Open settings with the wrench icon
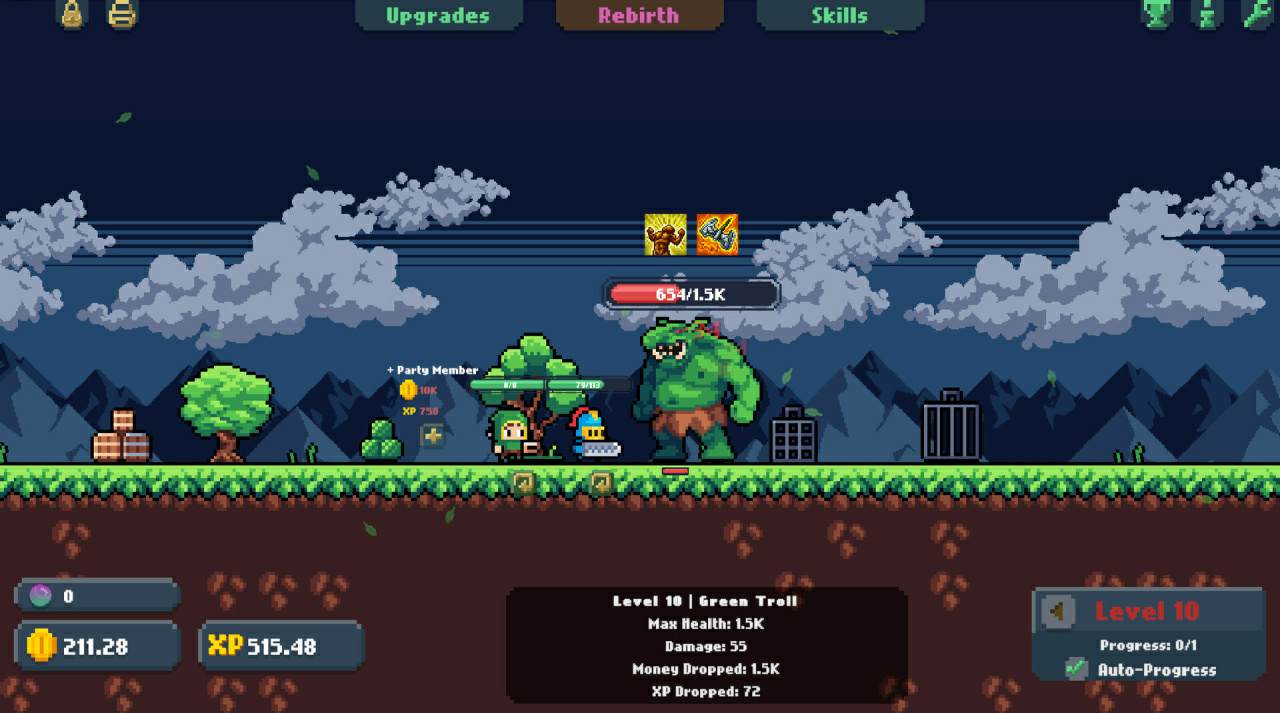Image resolution: width=1280 pixels, height=713 pixels. (x=1256, y=13)
